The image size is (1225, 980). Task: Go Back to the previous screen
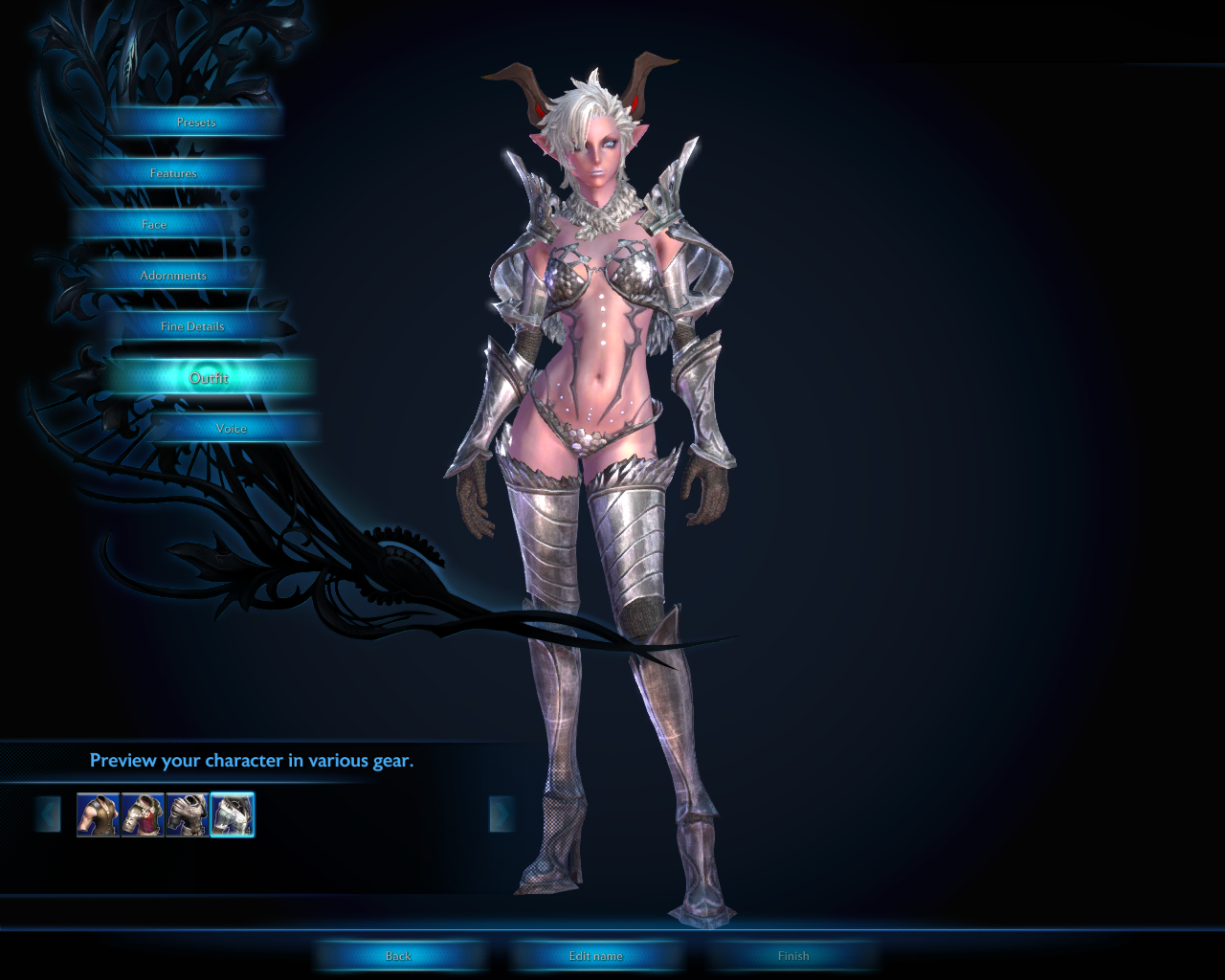(398, 956)
